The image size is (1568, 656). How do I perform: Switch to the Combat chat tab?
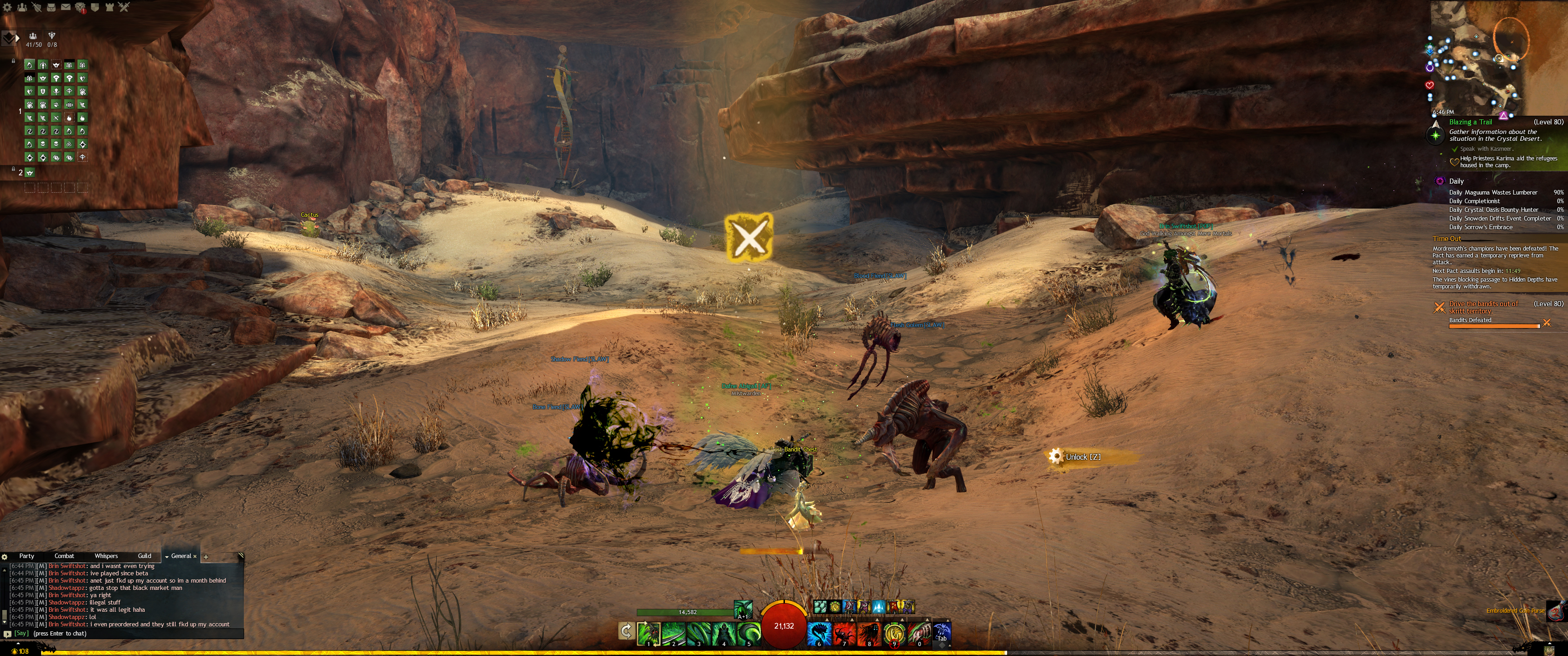(64, 556)
